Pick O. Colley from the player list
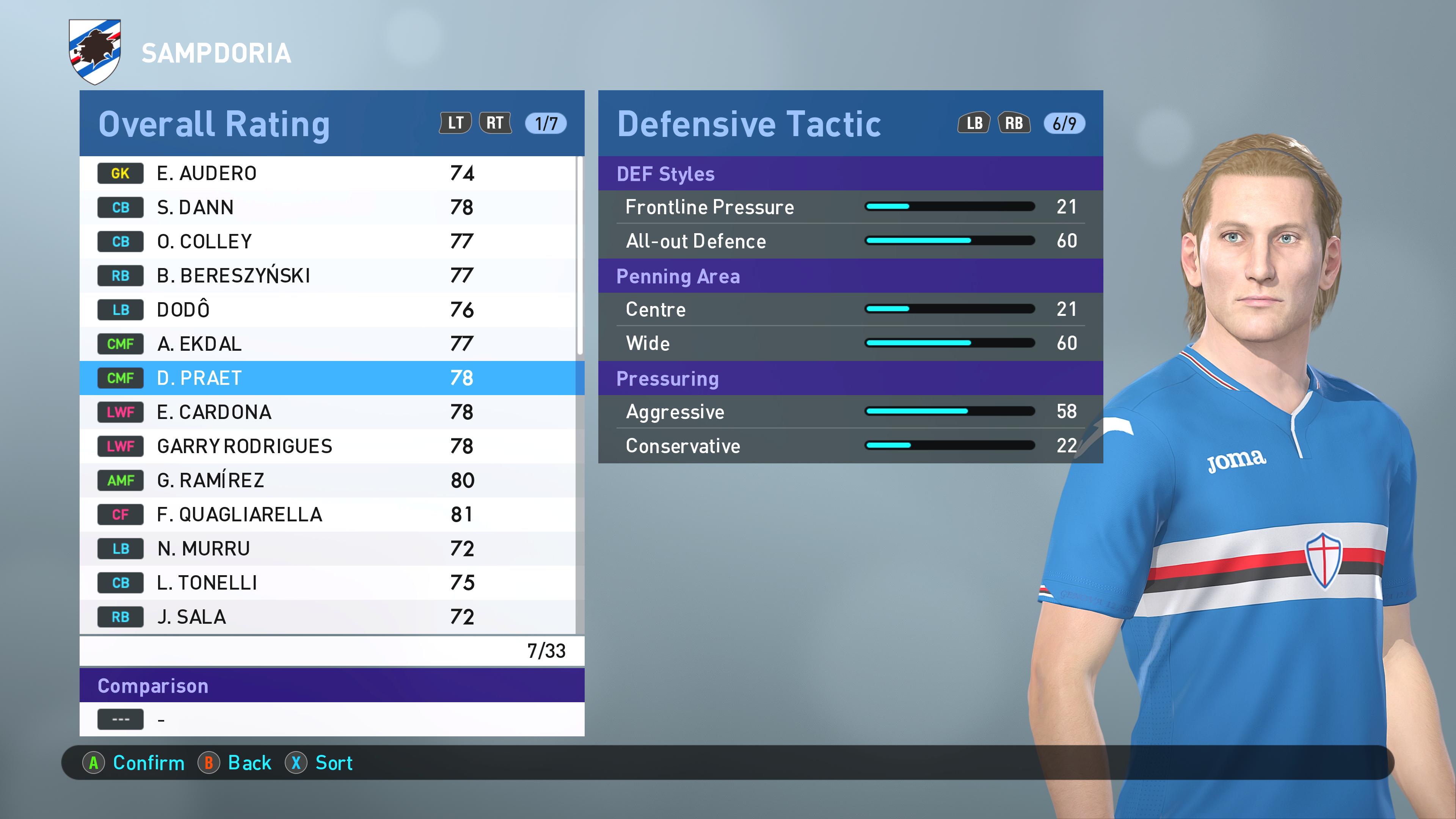This screenshot has width=1456, height=819. [328, 242]
